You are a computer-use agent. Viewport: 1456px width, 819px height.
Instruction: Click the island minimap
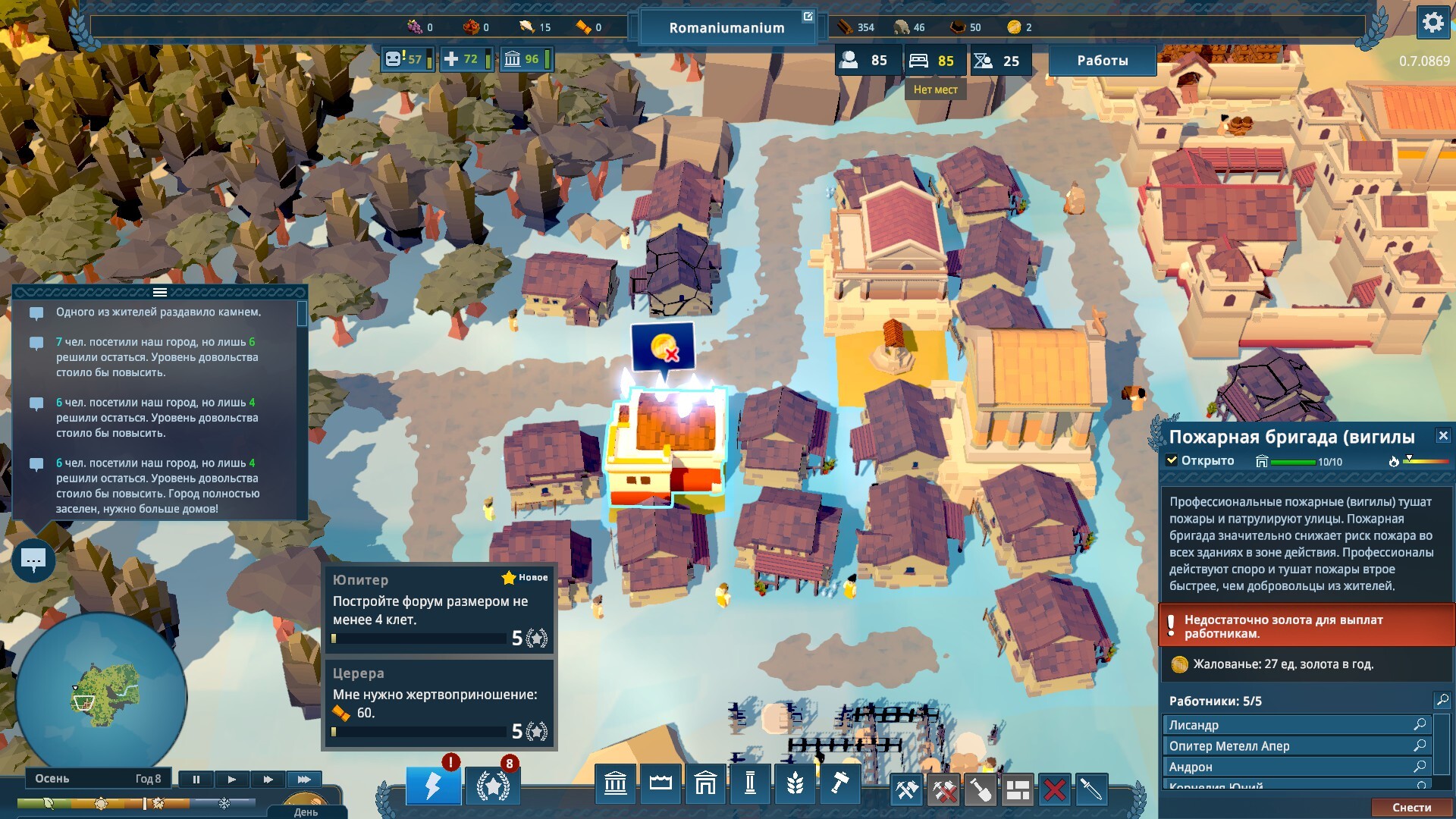[101, 698]
